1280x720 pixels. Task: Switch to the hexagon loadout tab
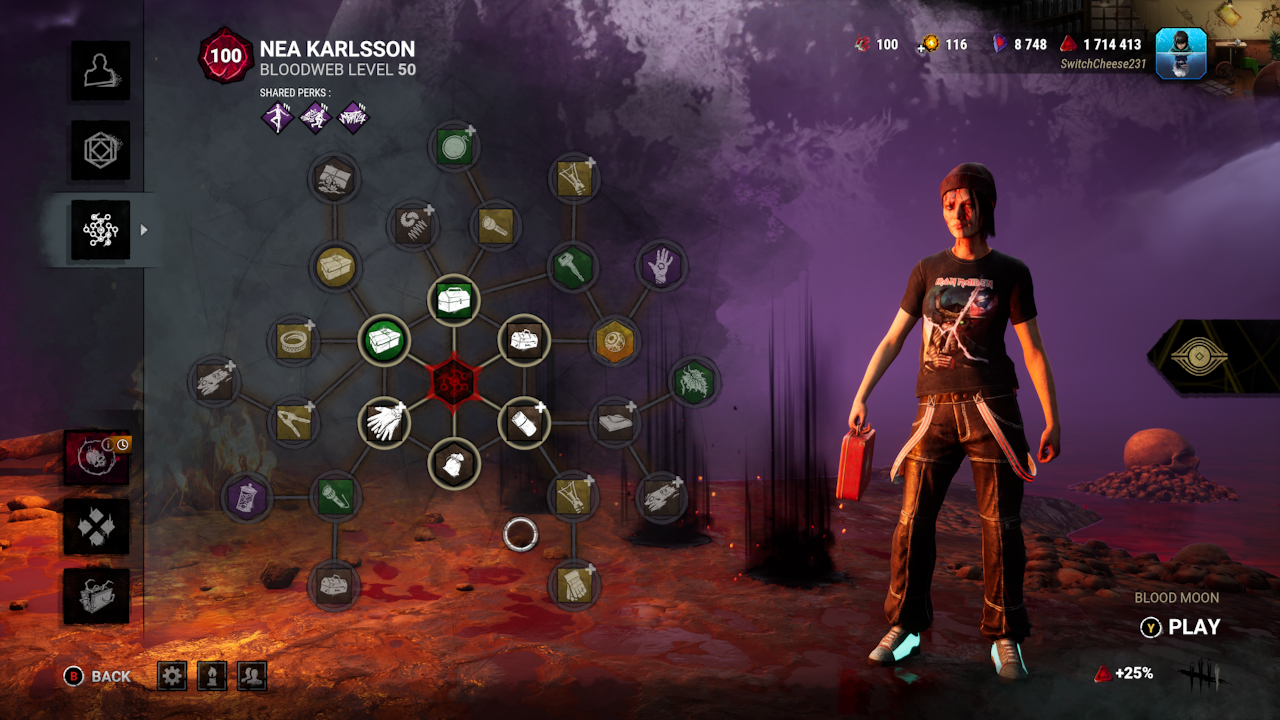tap(100, 150)
